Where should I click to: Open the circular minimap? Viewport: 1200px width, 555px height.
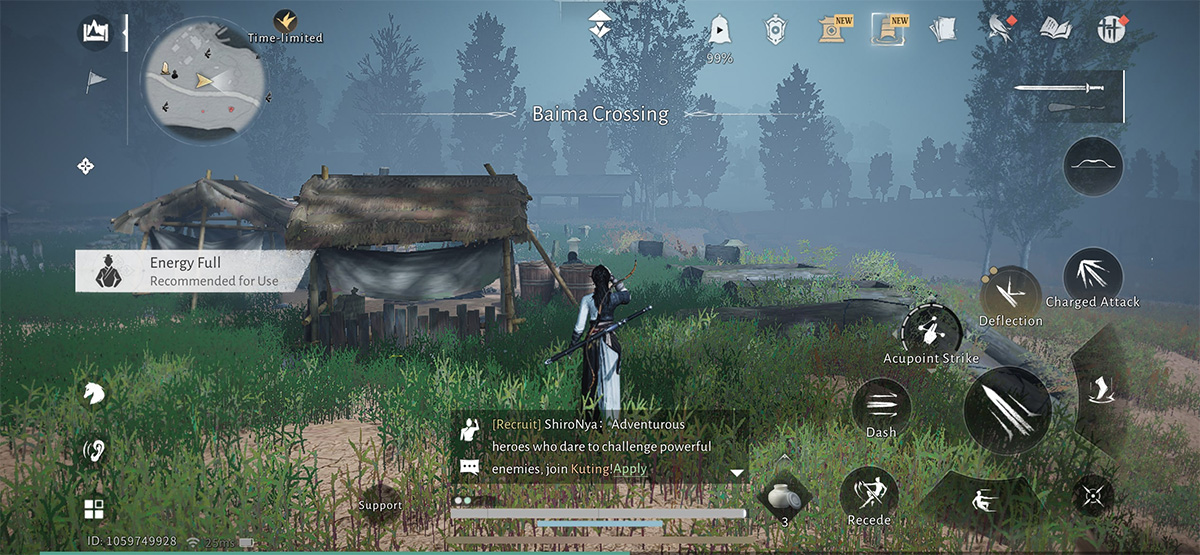tap(205, 83)
